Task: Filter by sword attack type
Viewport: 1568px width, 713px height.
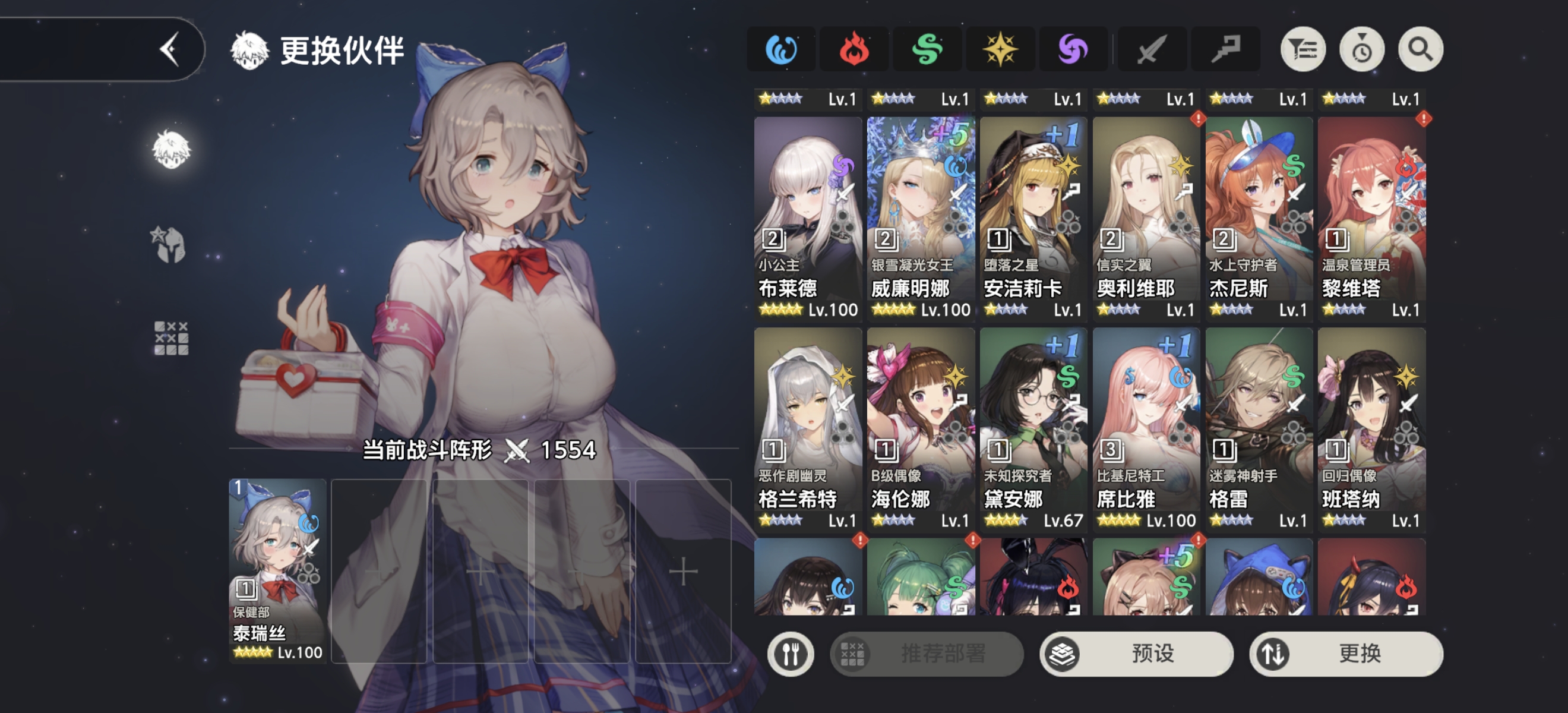Action: 1152,49
